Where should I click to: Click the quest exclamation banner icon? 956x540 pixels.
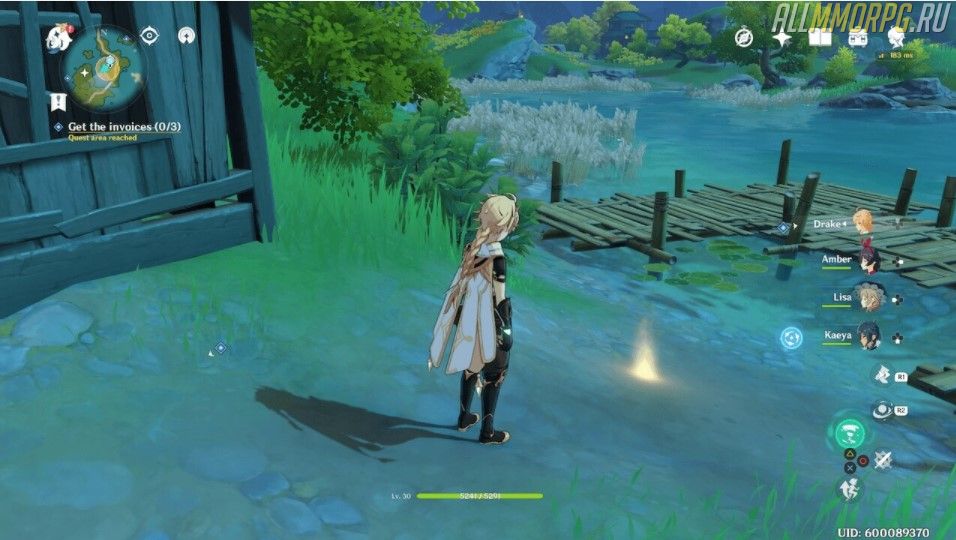(x=58, y=102)
